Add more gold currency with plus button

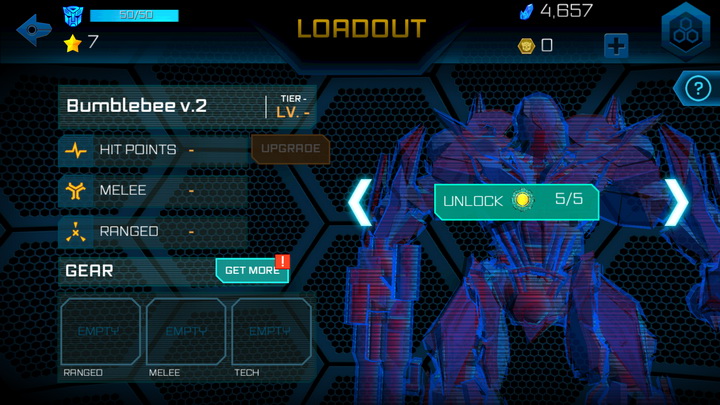[616, 45]
